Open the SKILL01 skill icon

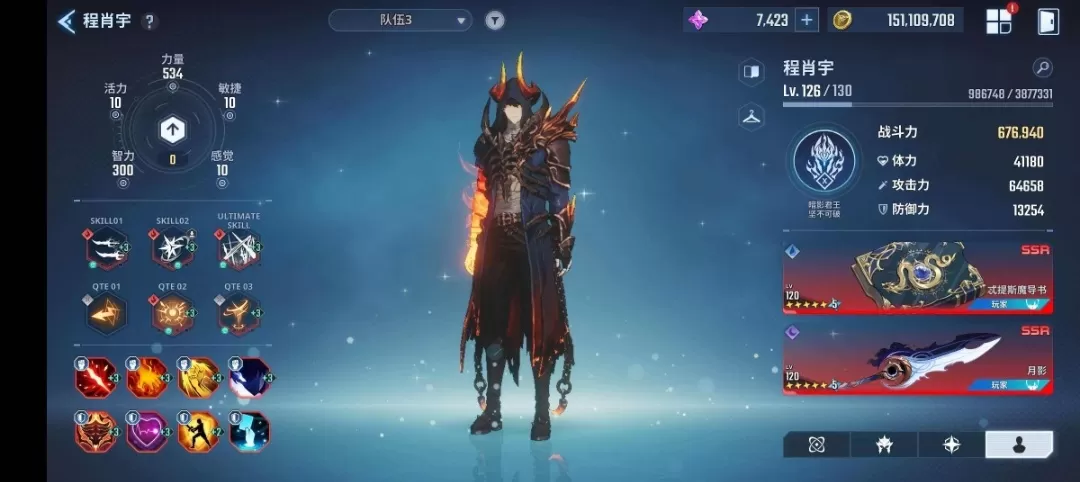pos(107,248)
